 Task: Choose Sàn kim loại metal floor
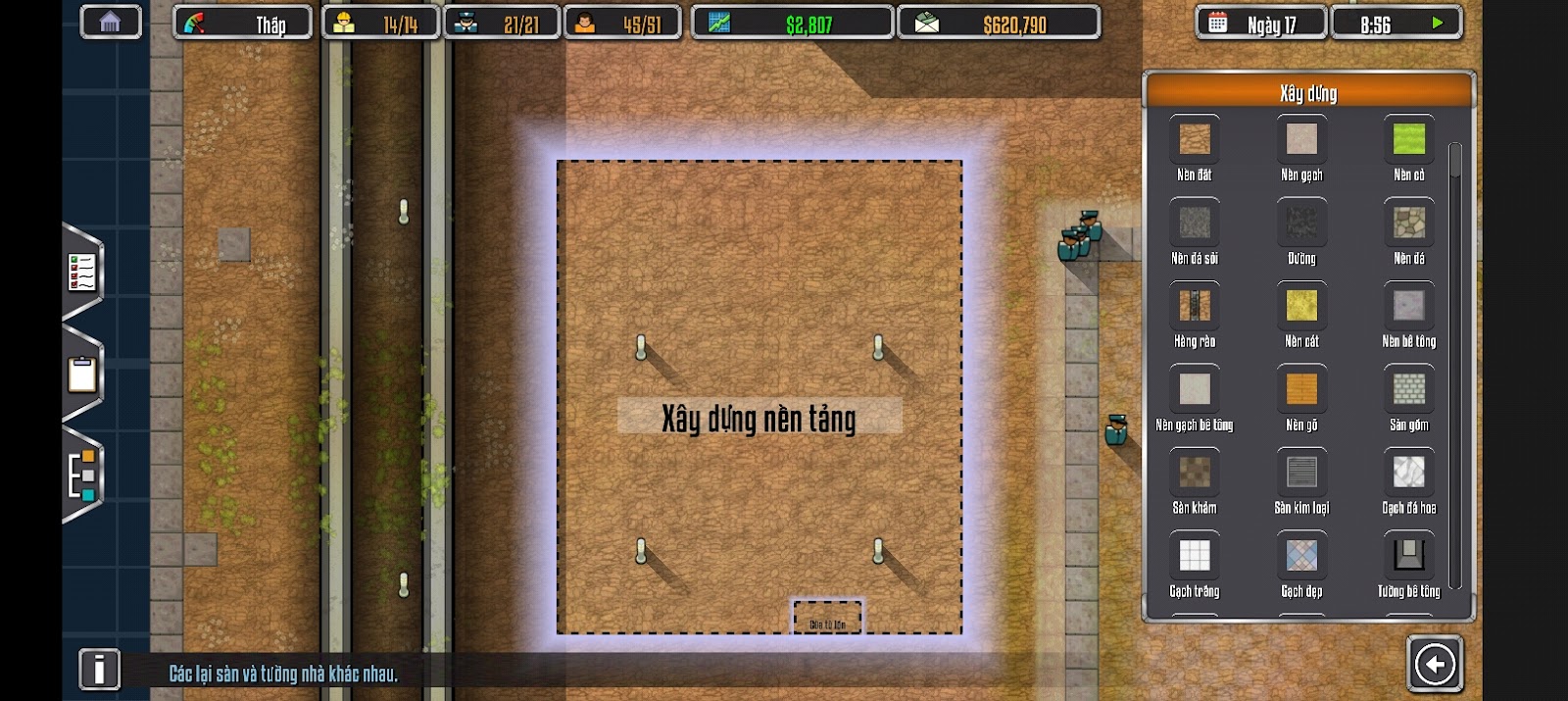[1301, 473]
